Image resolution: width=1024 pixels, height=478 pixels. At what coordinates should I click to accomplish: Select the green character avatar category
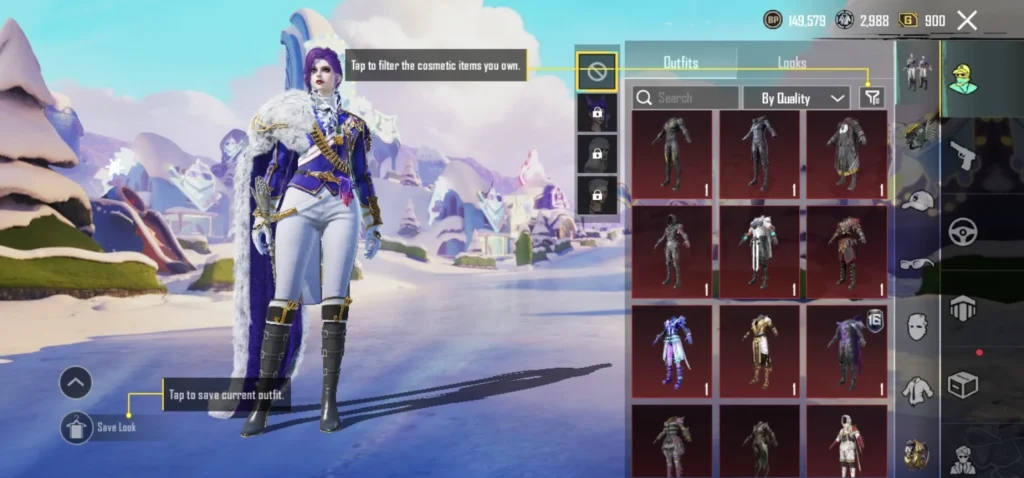click(962, 77)
